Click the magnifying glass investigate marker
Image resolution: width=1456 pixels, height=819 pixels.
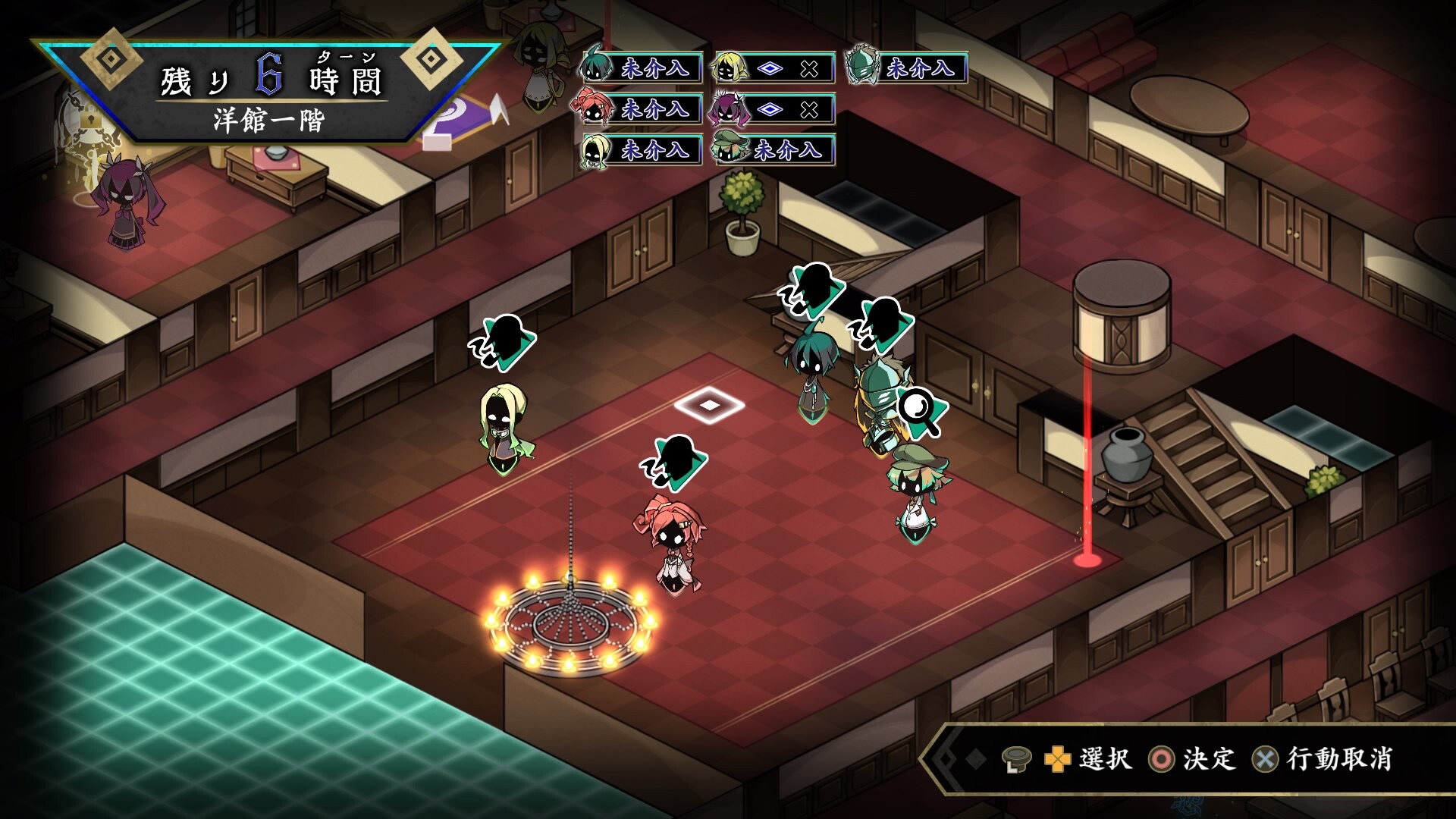(921, 413)
